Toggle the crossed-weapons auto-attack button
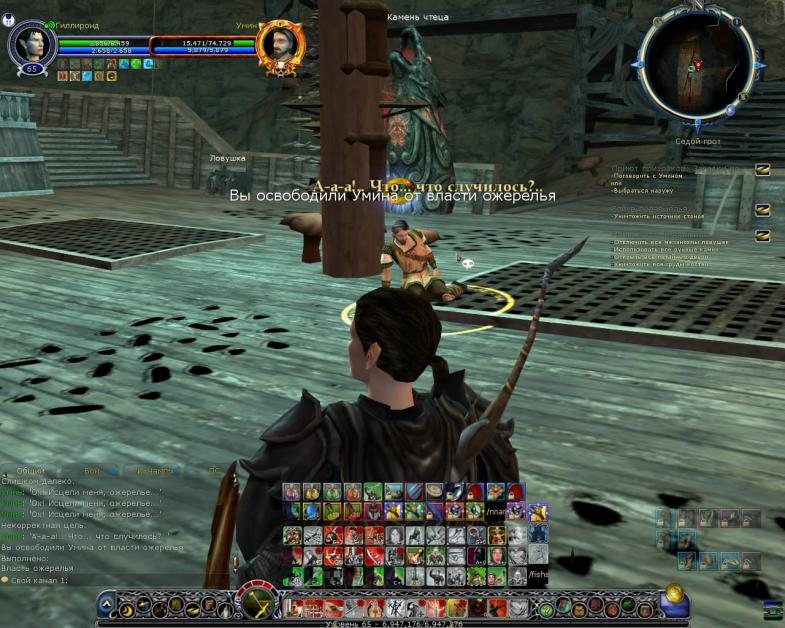The height and width of the screenshot is (628, 785). pos(257,605)
